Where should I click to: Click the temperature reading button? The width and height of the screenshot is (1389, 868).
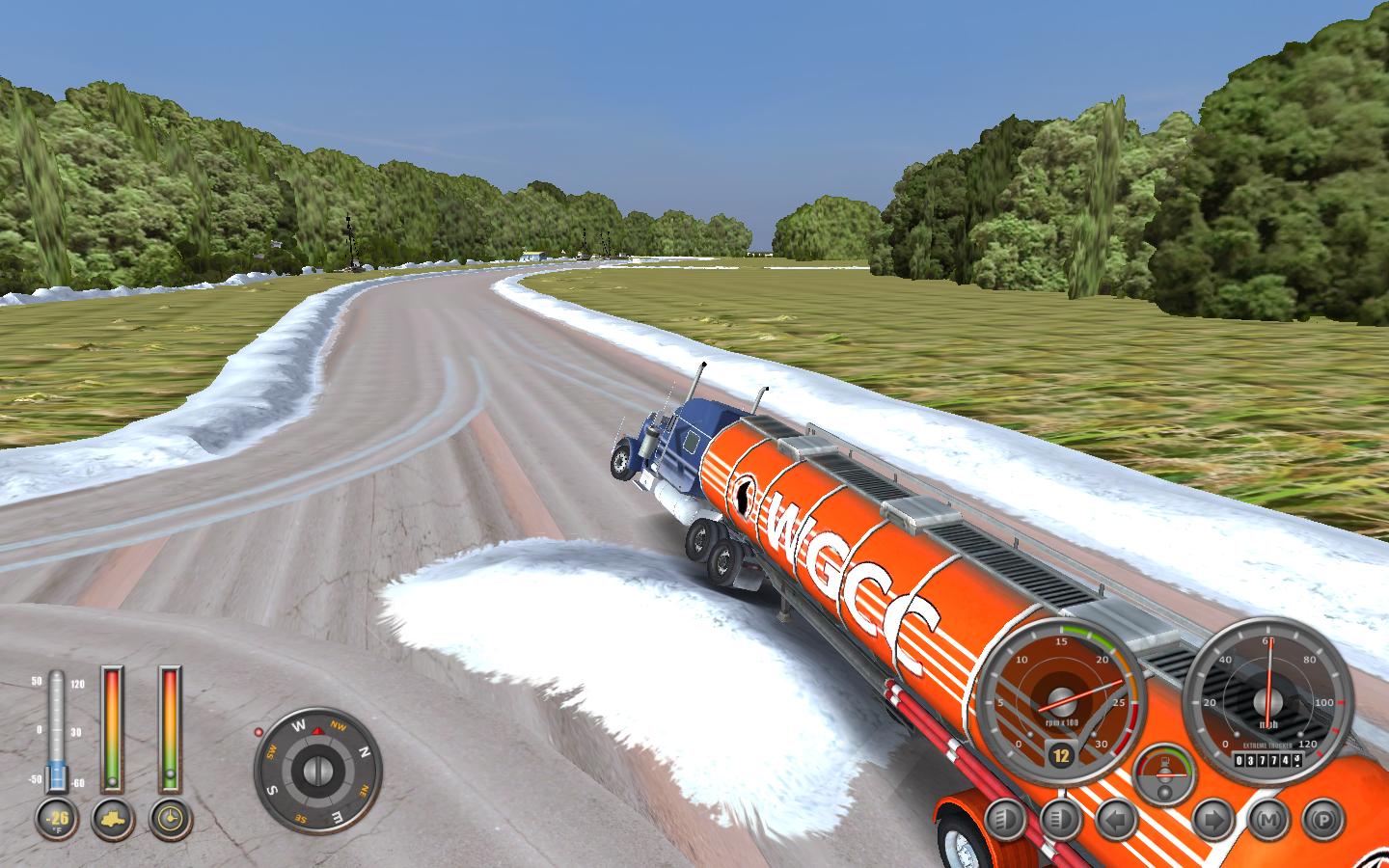(56, 820)
